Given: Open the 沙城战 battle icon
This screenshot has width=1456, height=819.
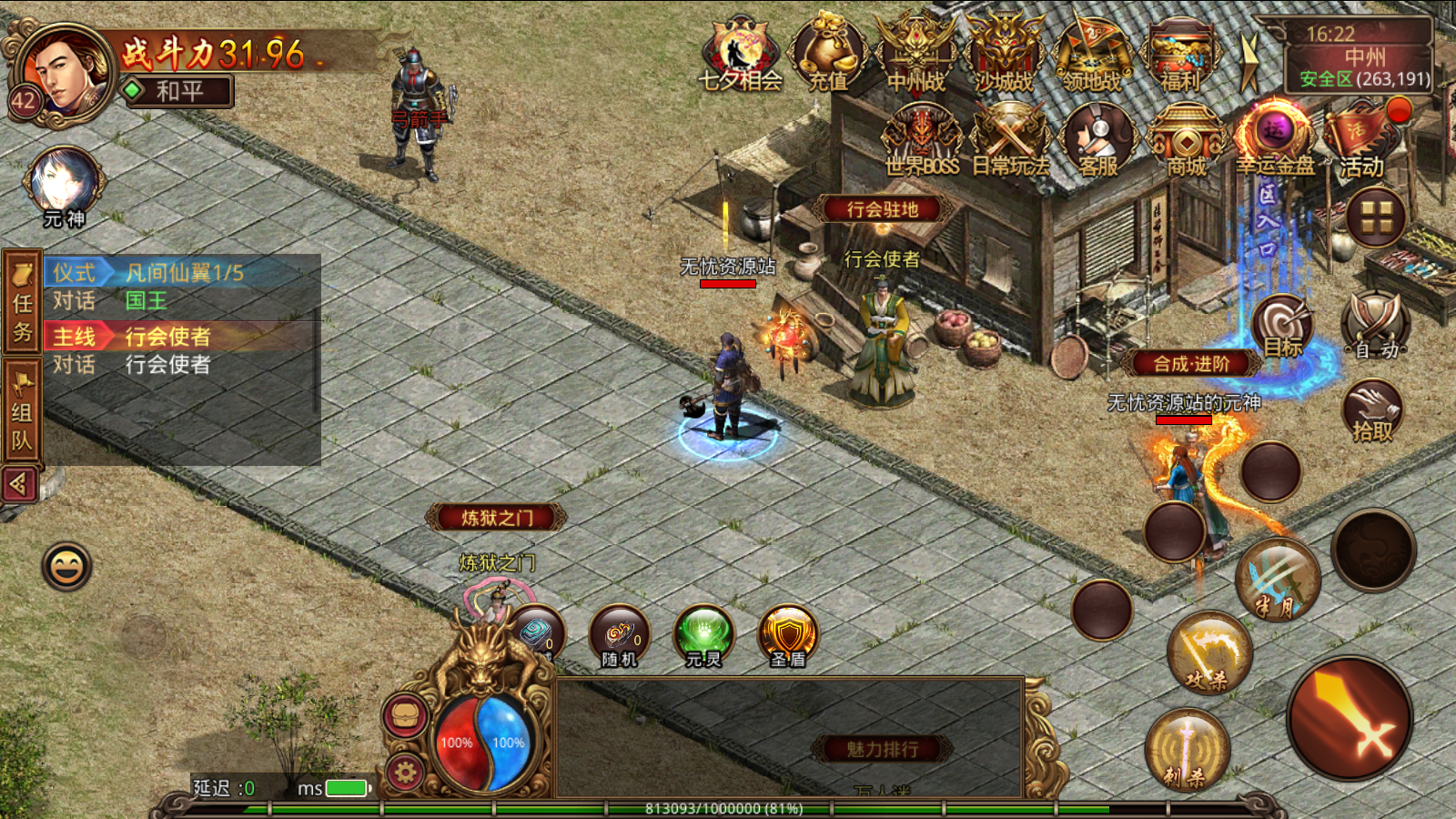Looking at the screenshot, I should coord(1004,53).
